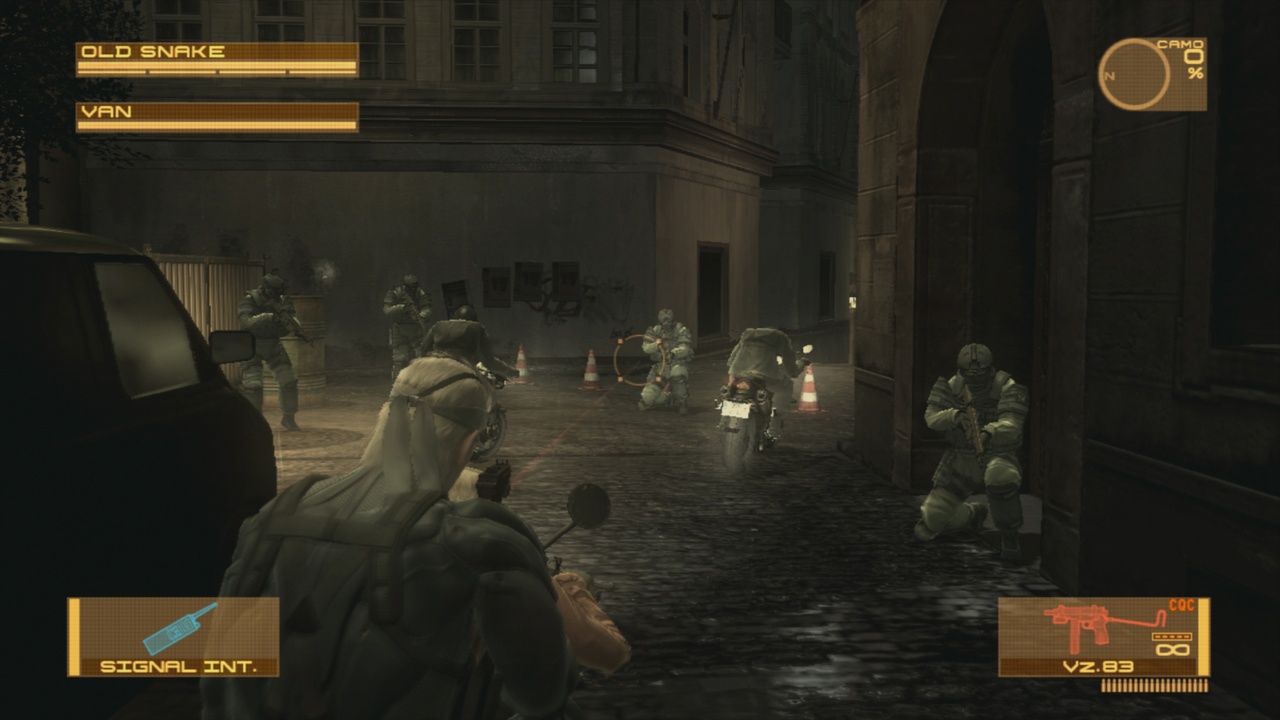Click the vertical yellow gauge beside the weapon box

pos(1203,635)
